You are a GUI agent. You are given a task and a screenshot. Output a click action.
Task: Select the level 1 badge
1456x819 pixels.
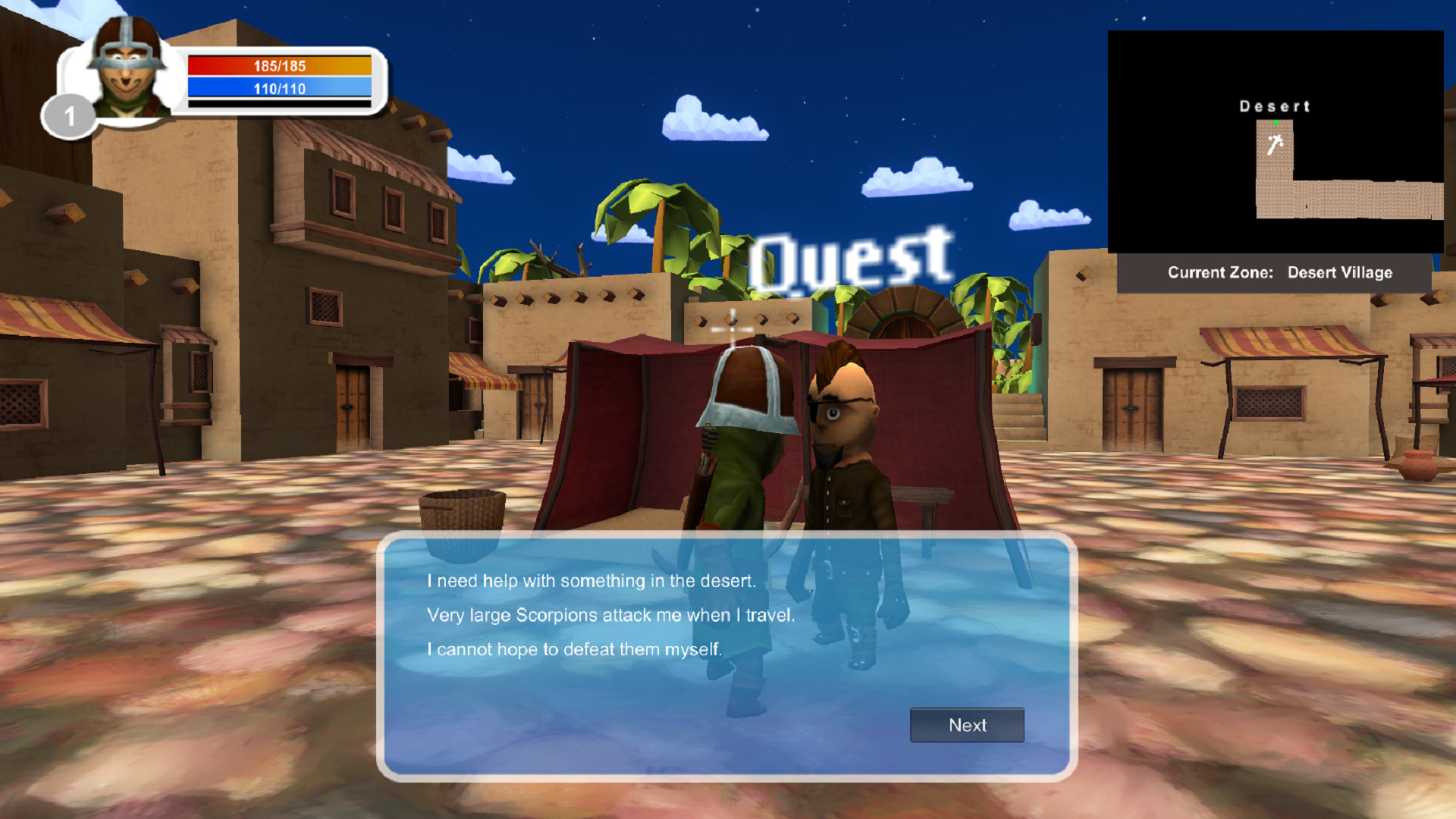coord(71,115)
